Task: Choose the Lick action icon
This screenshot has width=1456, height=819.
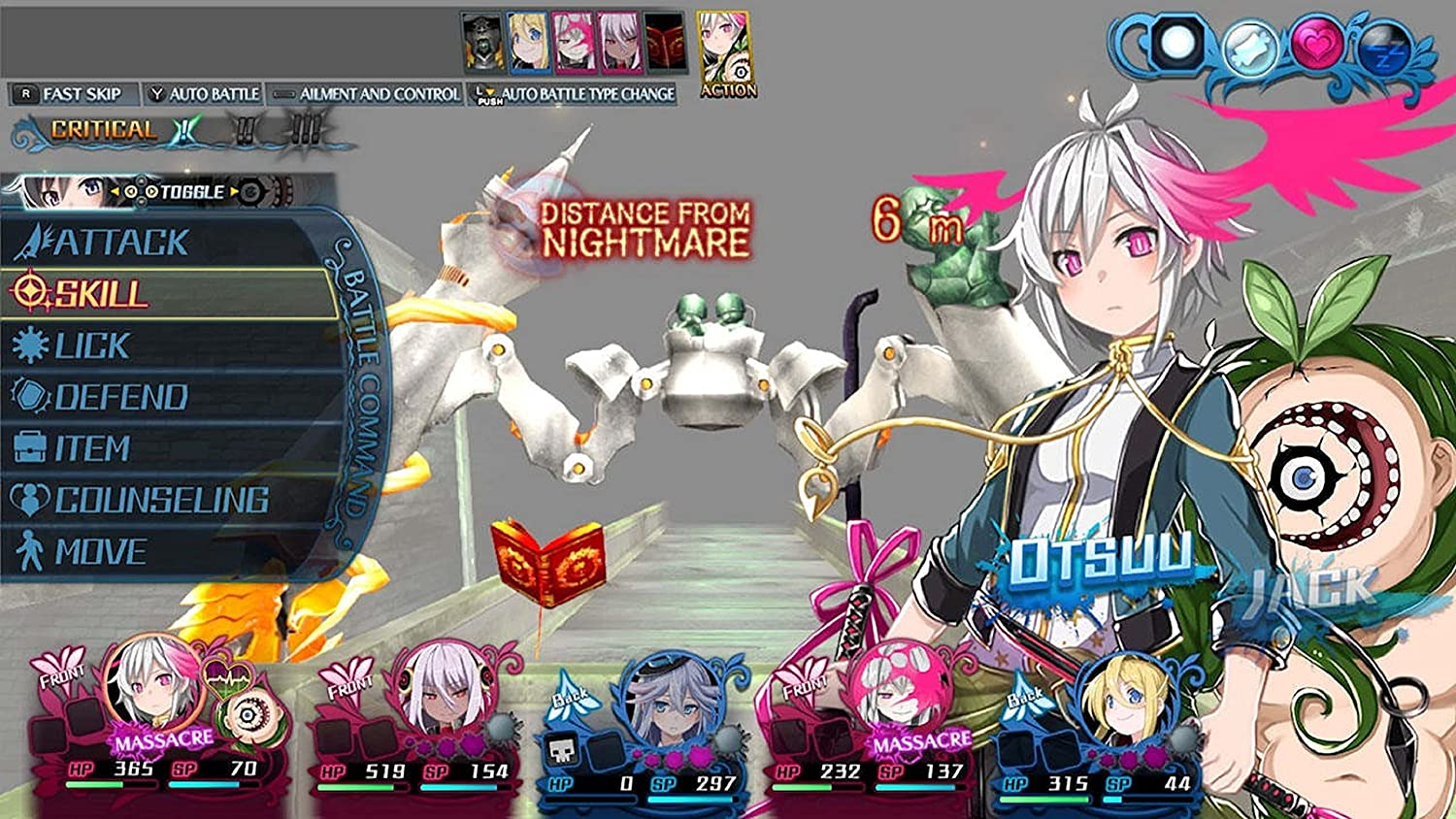Action: coord(32,345)
